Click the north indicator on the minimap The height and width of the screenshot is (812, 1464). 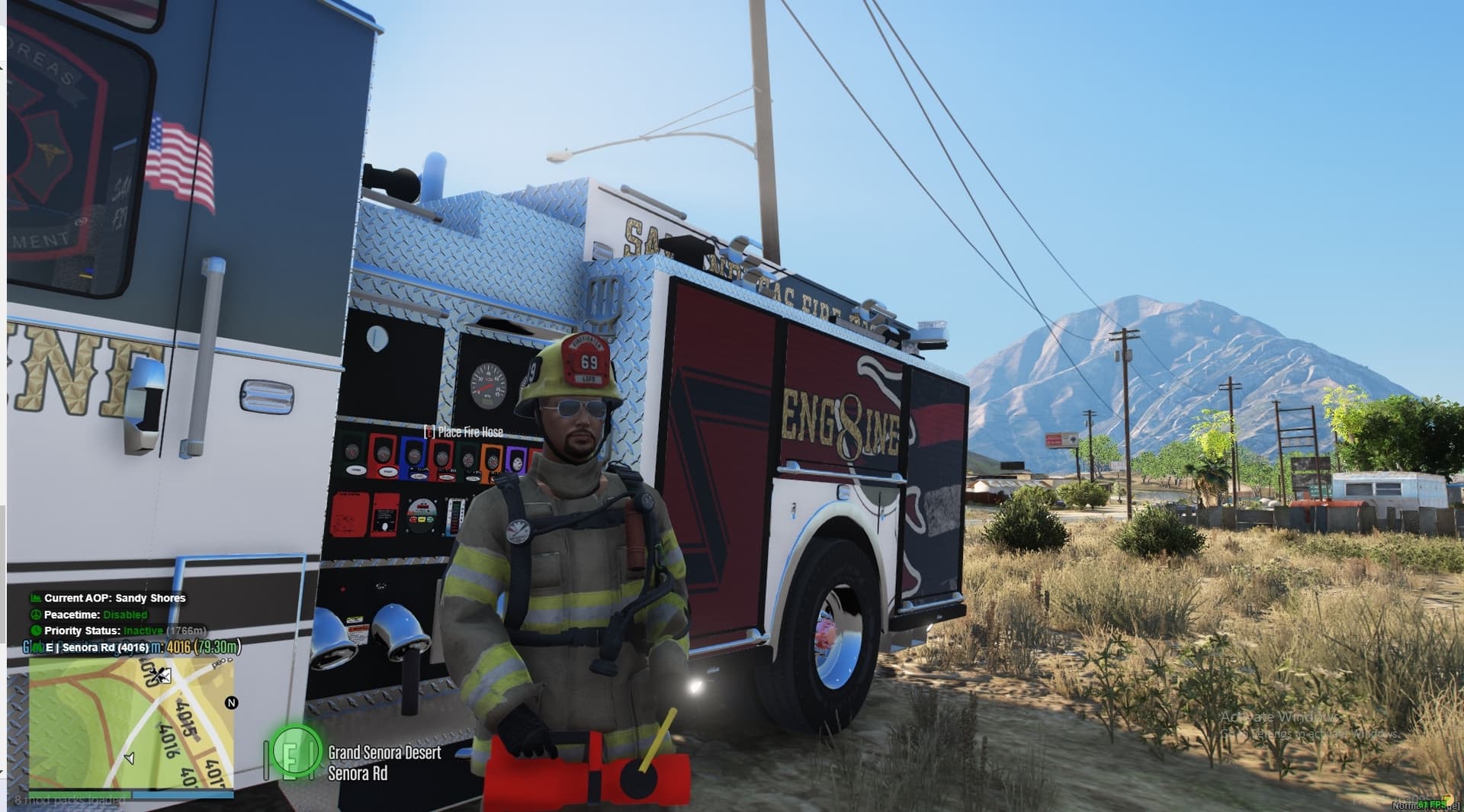tap(232, 702)
